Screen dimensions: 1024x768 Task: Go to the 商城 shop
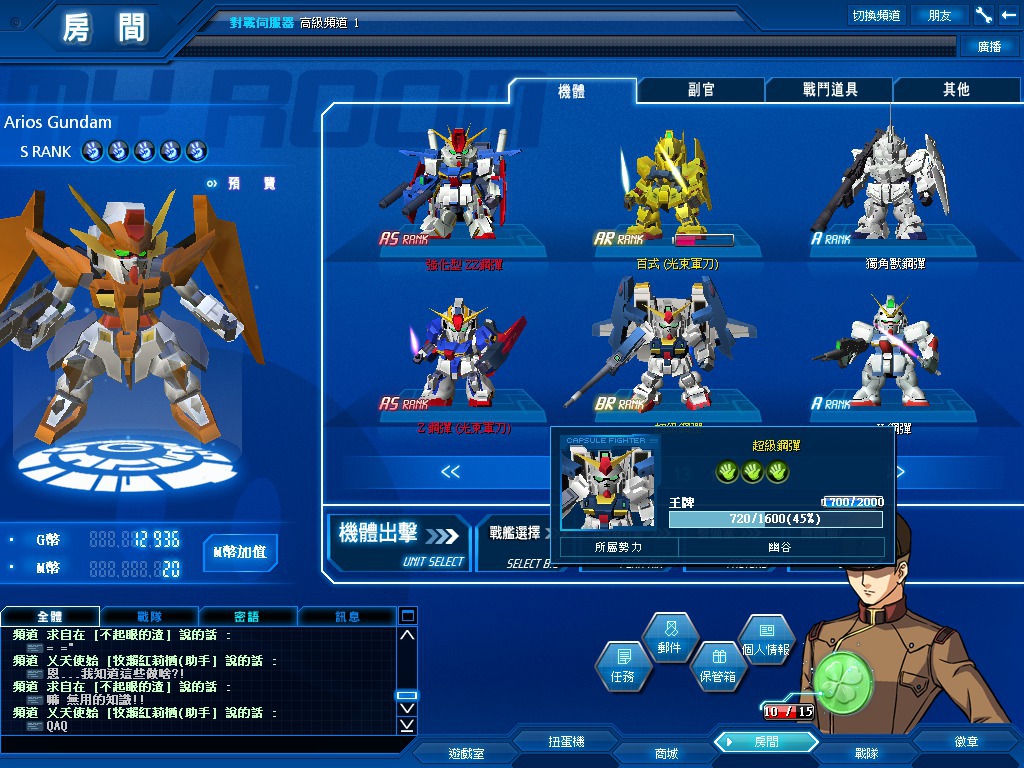pyautogui.click(x=665, y=753)
